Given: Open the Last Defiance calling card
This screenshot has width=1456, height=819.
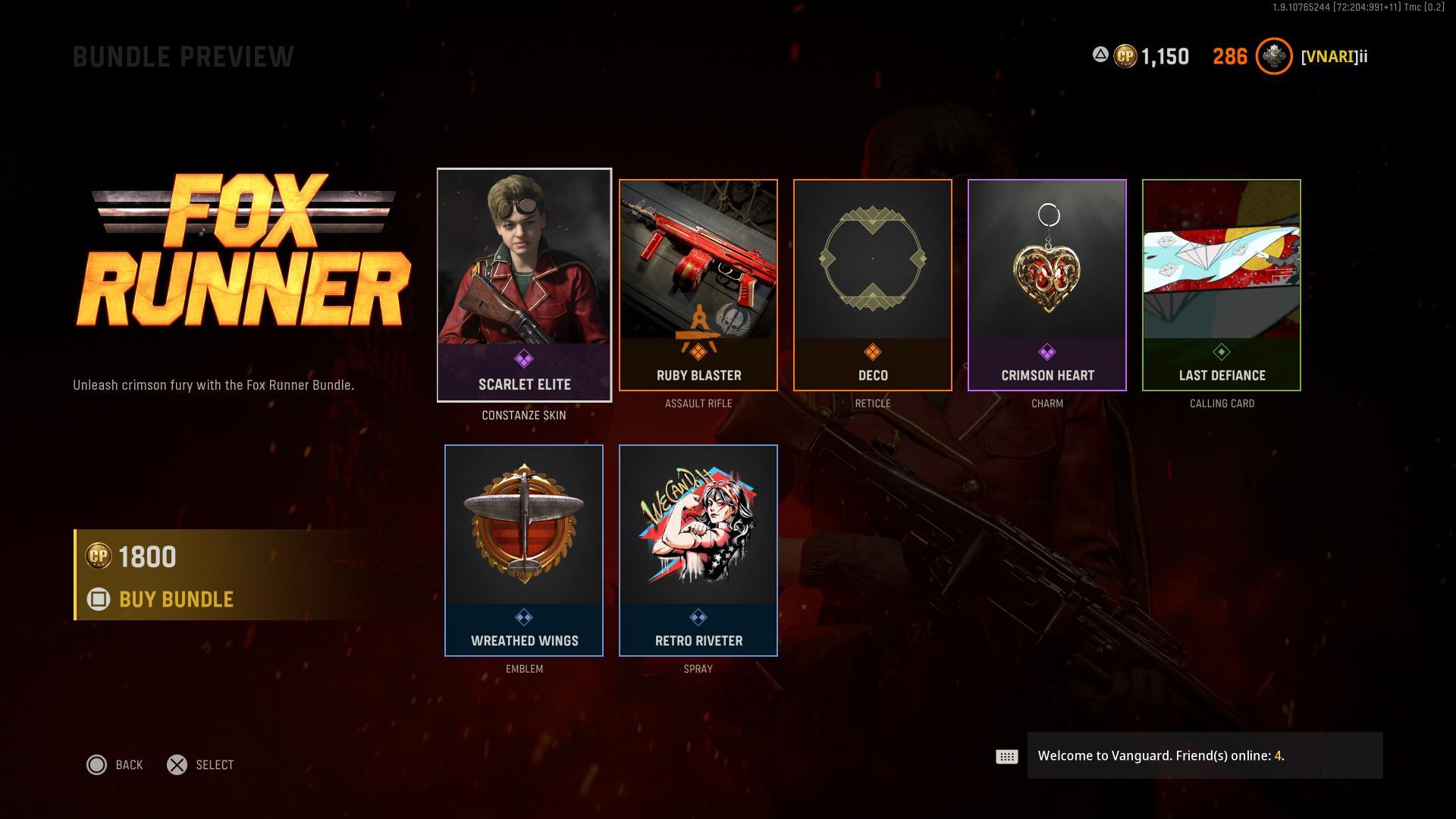Looking at the screenshot, I should pos(1221,285).
